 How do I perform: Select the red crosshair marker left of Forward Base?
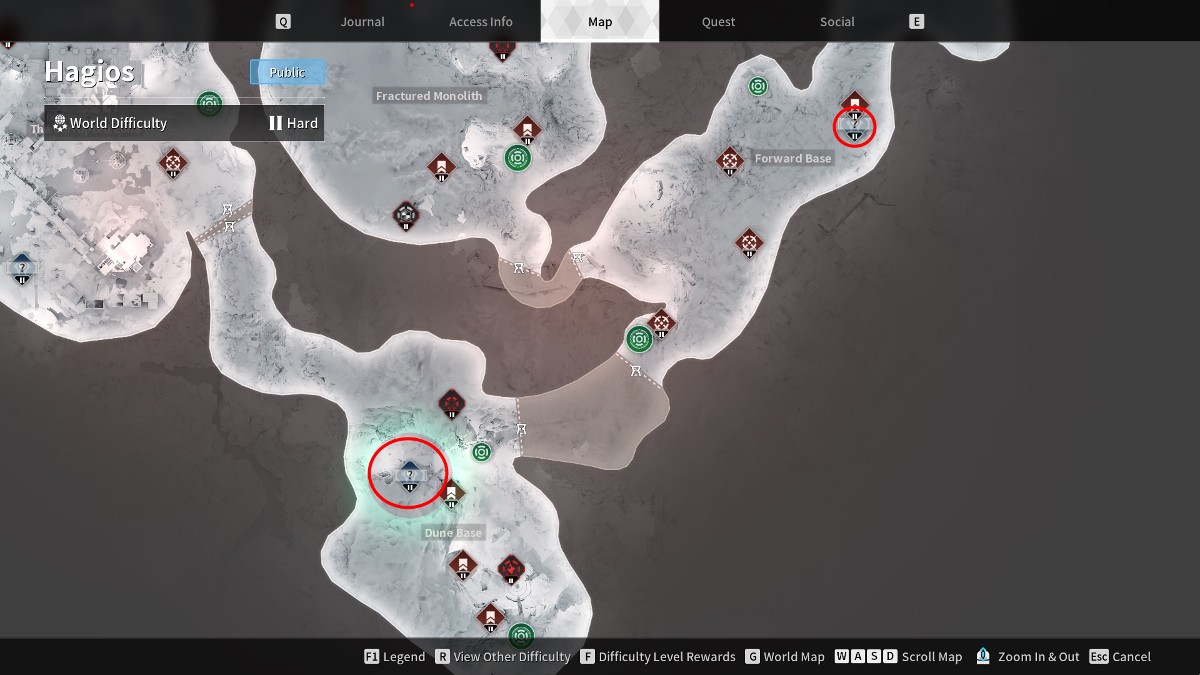(730, 160)
